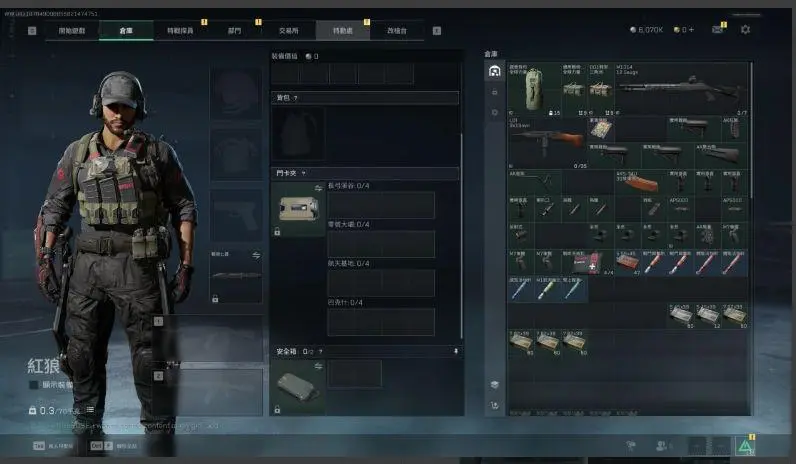Open the settings gear icon
Viewport: 796px width, 464px height.
[745, 30]
